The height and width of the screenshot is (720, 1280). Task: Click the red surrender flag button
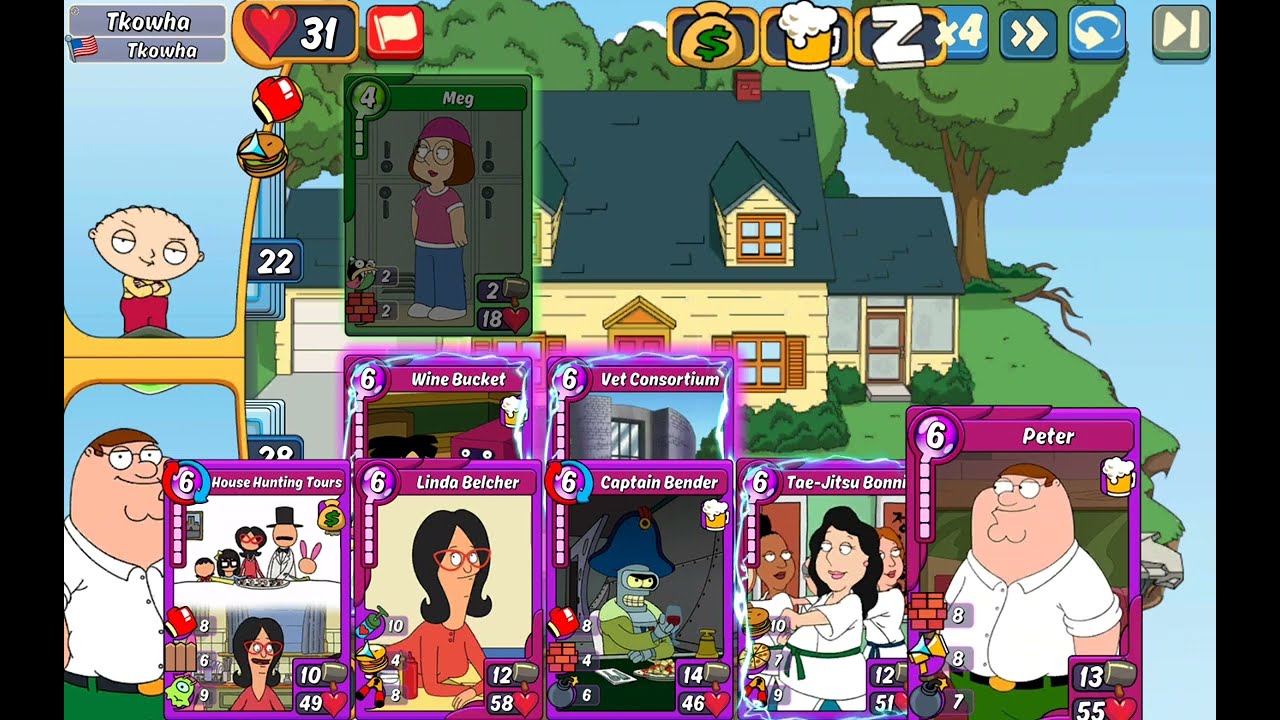tap(394, 33)
